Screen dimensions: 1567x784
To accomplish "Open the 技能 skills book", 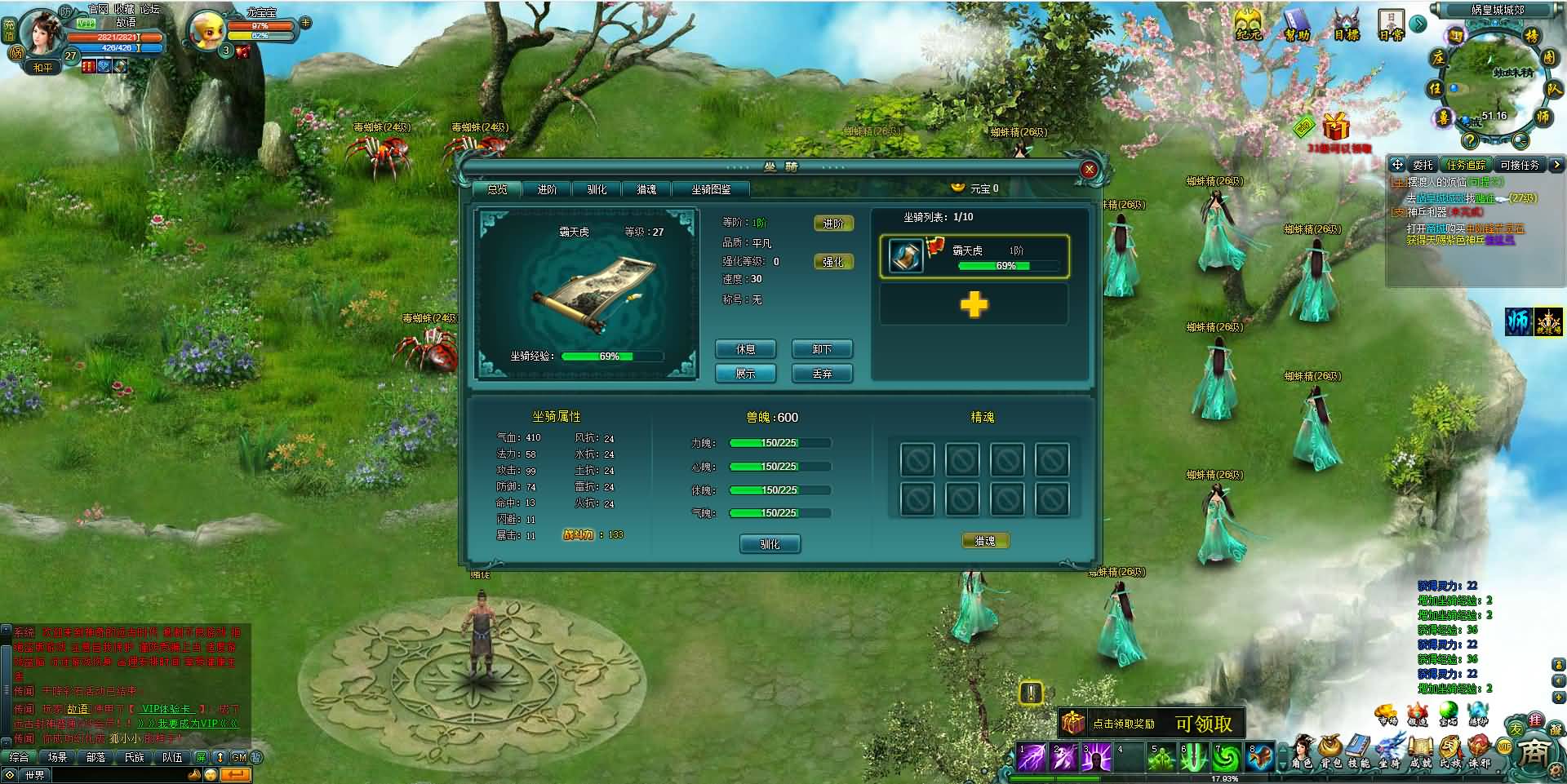I will [x=1359, y=751].
